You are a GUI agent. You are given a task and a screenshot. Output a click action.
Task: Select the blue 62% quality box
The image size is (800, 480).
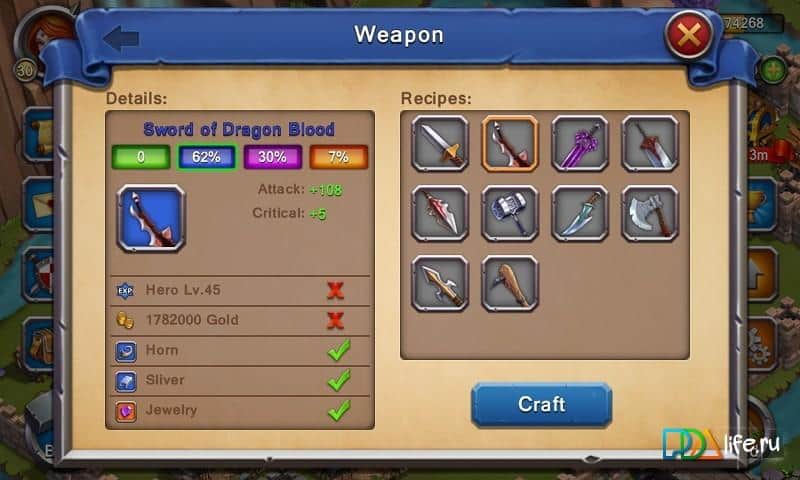[206, 157]
